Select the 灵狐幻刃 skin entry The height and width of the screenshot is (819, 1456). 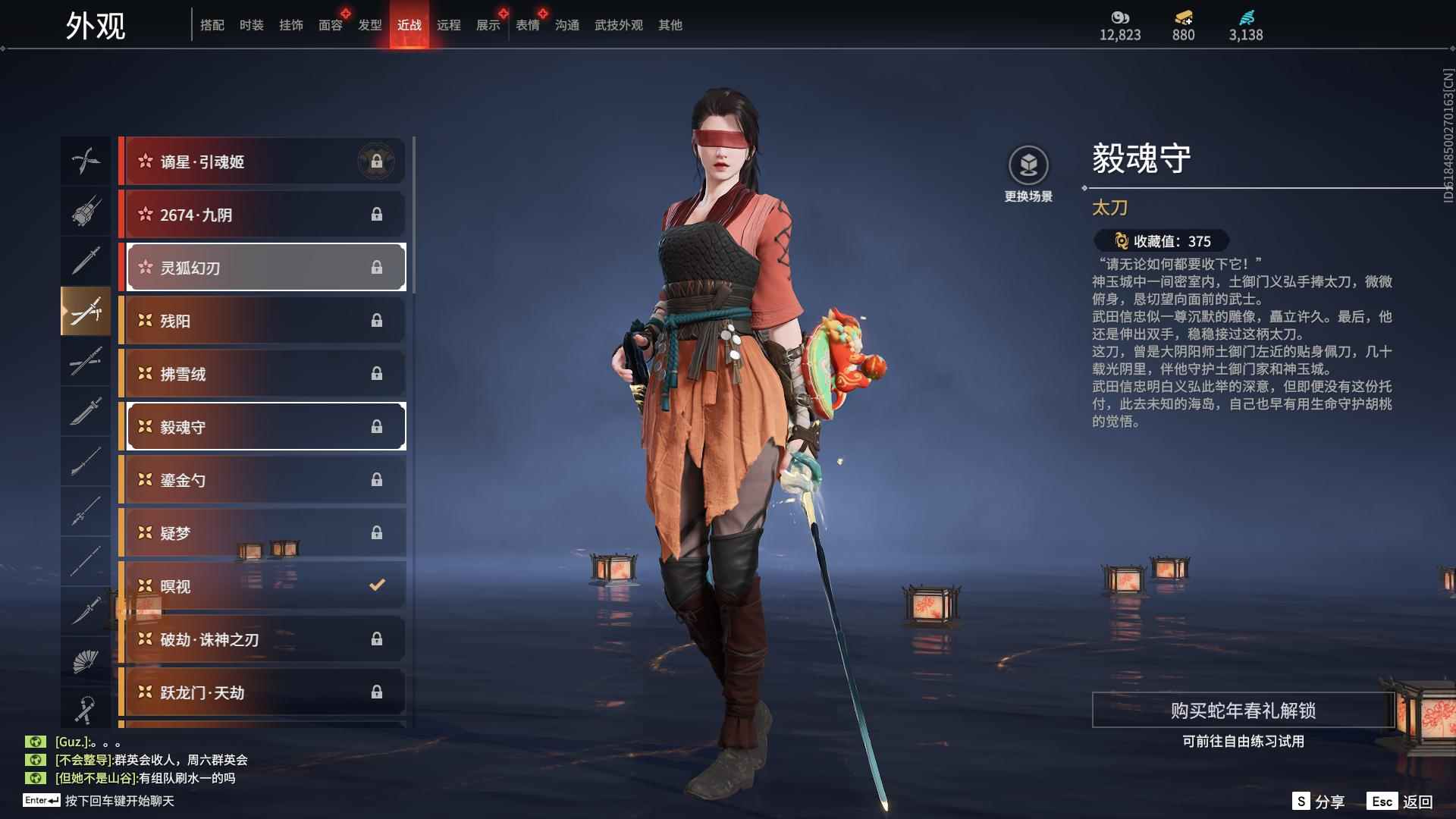[263, 267]
